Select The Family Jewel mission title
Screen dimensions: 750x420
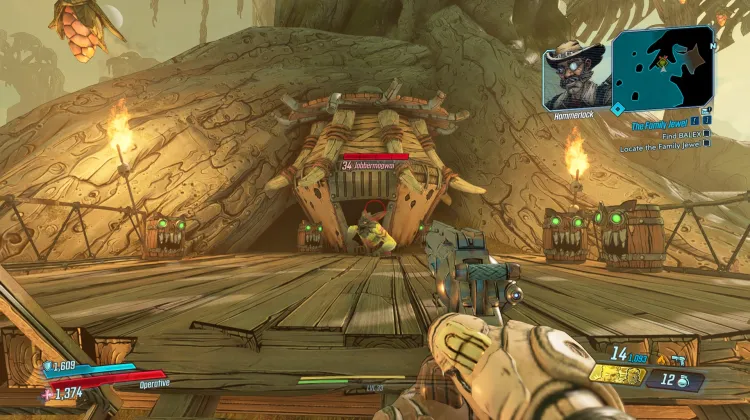(661, 126)
